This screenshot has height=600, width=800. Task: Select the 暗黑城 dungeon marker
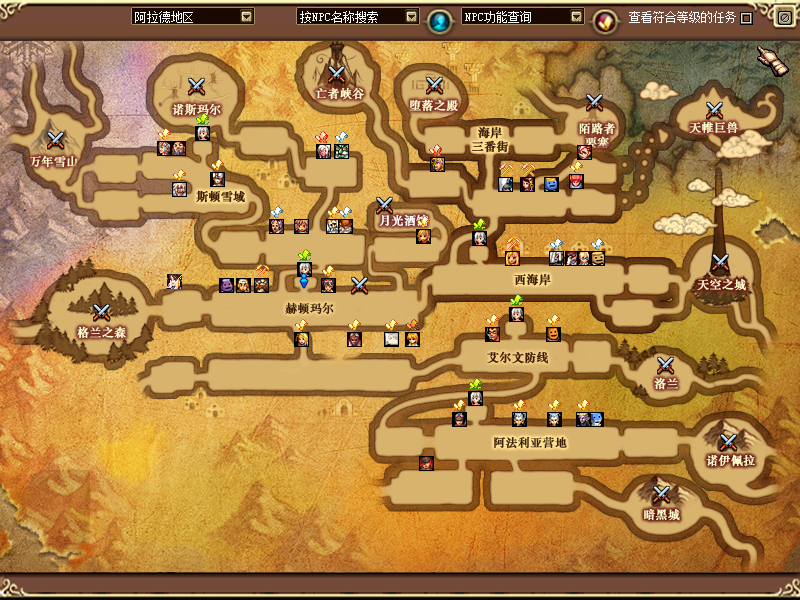[x=661, y=495]
